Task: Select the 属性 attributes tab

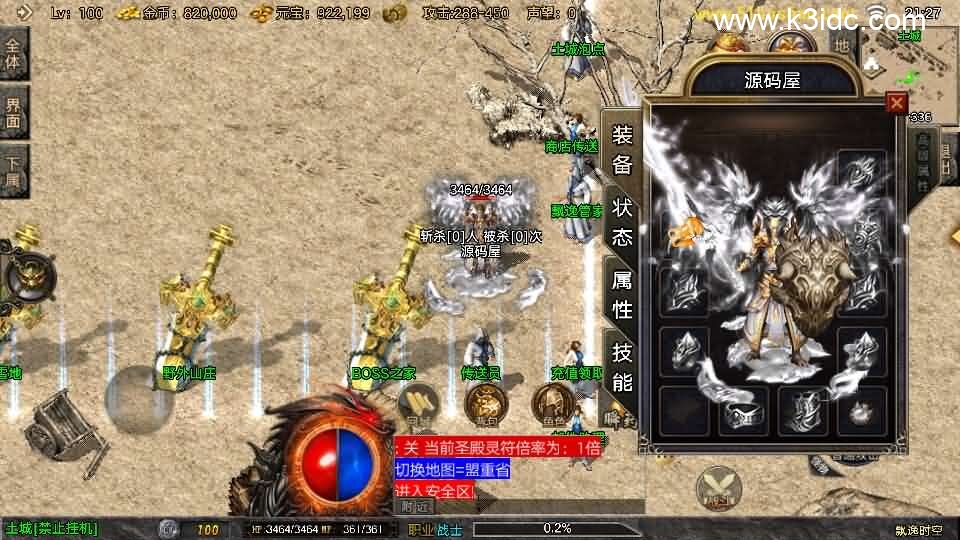Action: [621, 295]
